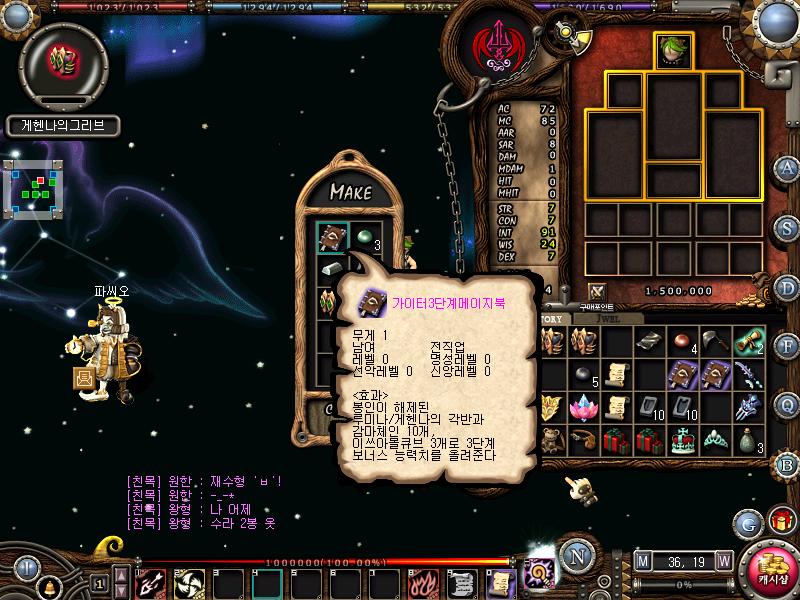Activate the flame skill on the hotbar
The height and width of the screenshot is (600, 800).
coord(424,582)
